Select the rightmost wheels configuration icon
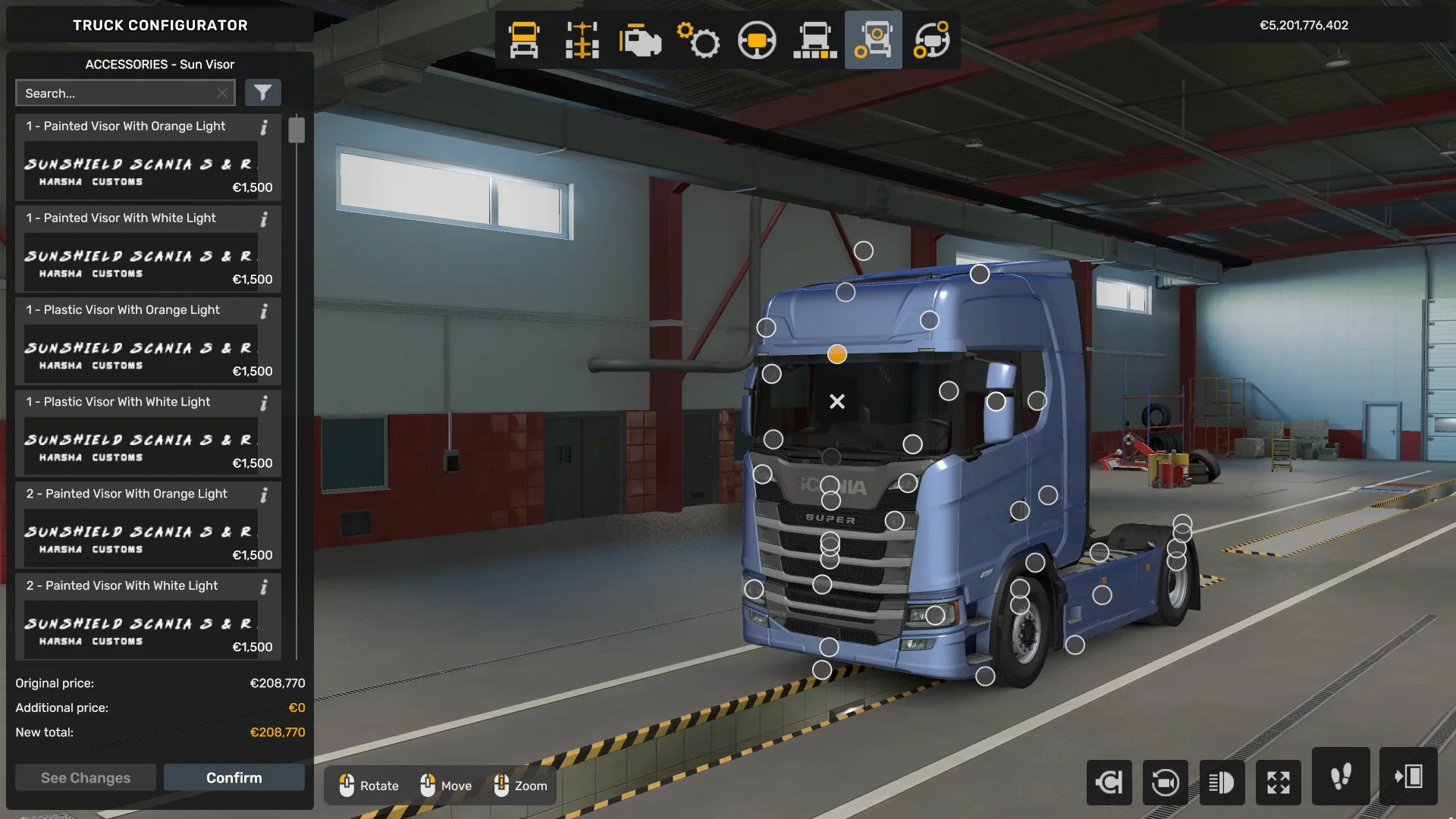This screenshot has height=819, width=1456. pyautogui.click(x=932, y=39)
